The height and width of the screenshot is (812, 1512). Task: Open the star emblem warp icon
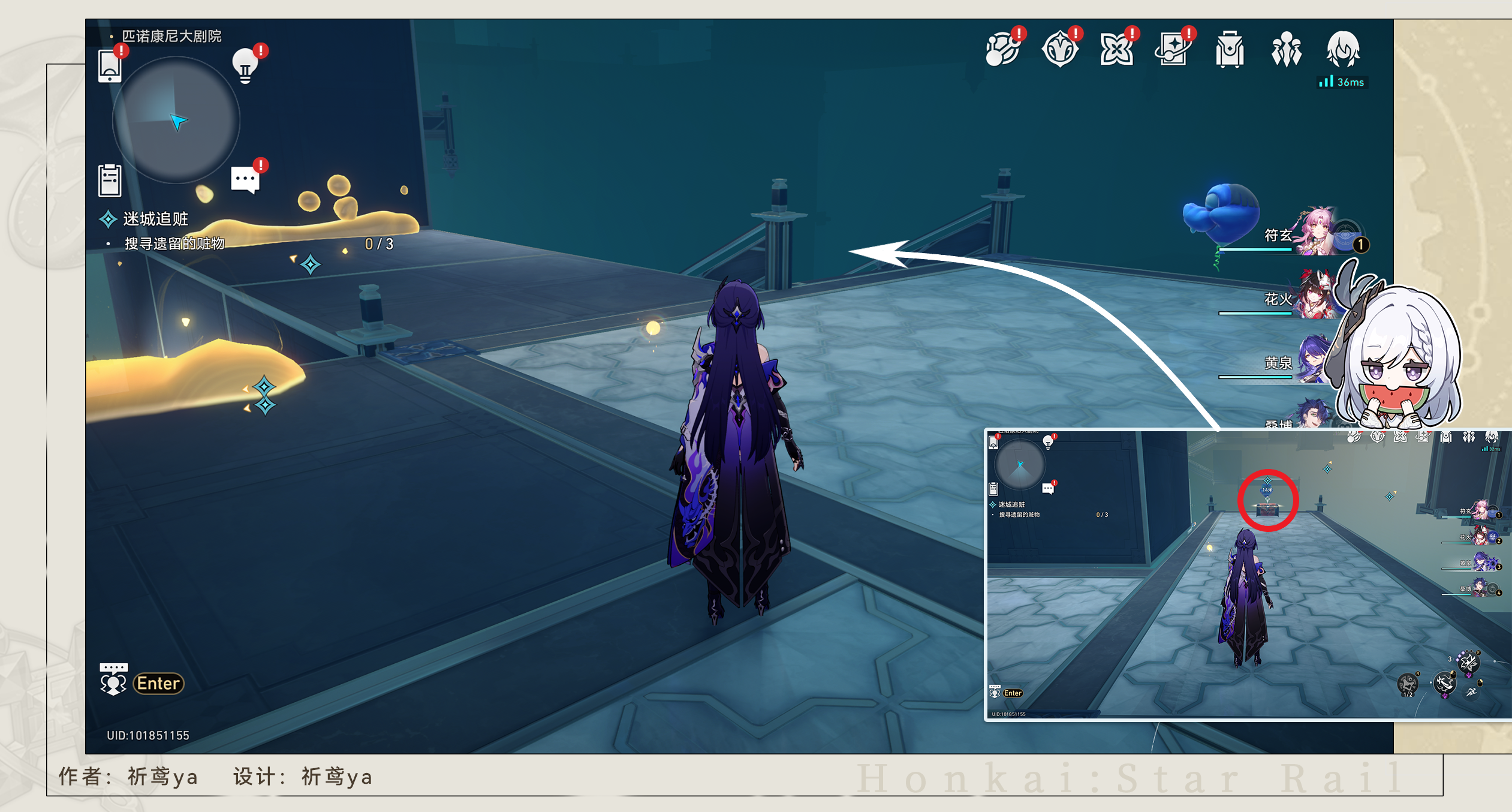[x=1059, y=49]
